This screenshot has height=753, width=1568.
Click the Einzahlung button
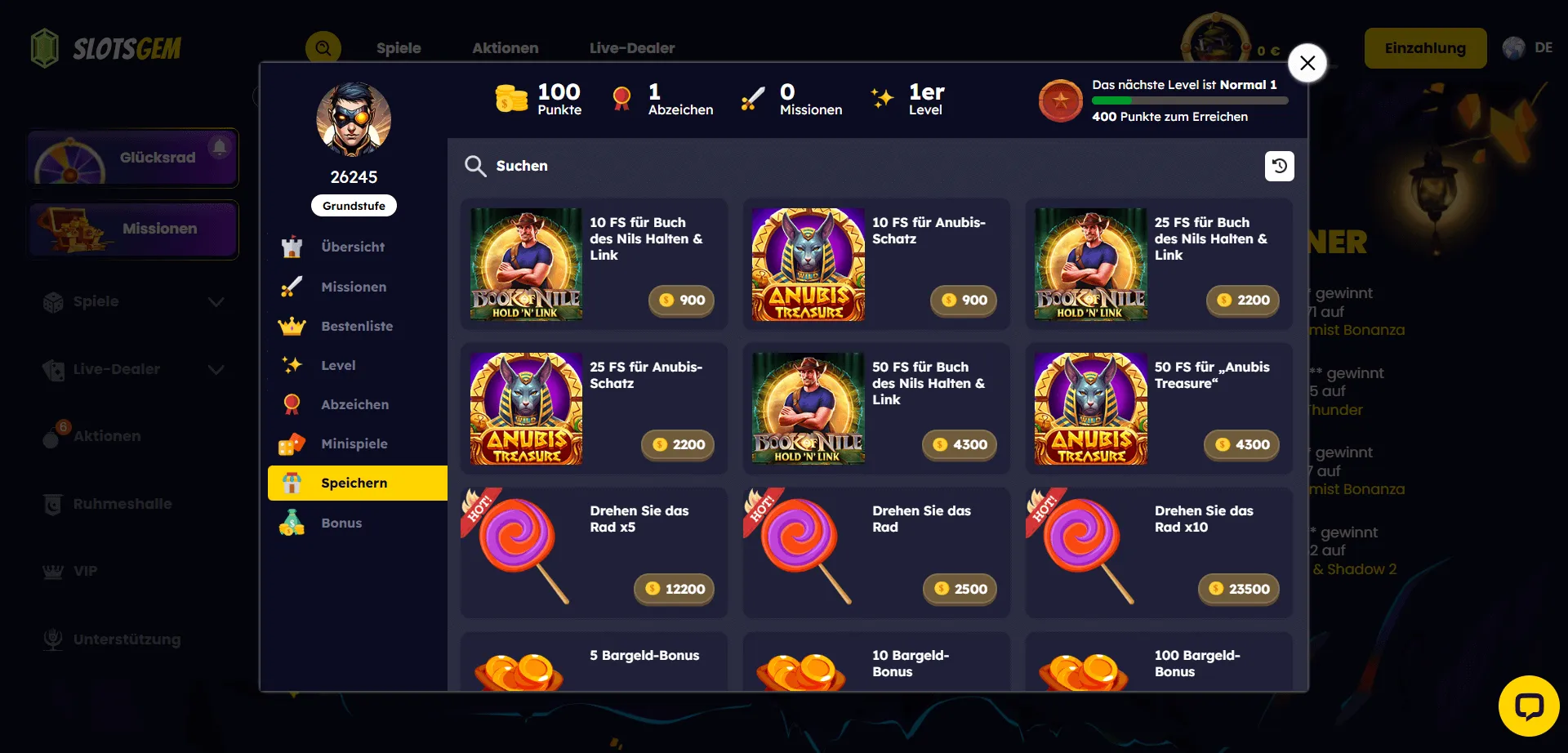click(x=1425, y=47)
